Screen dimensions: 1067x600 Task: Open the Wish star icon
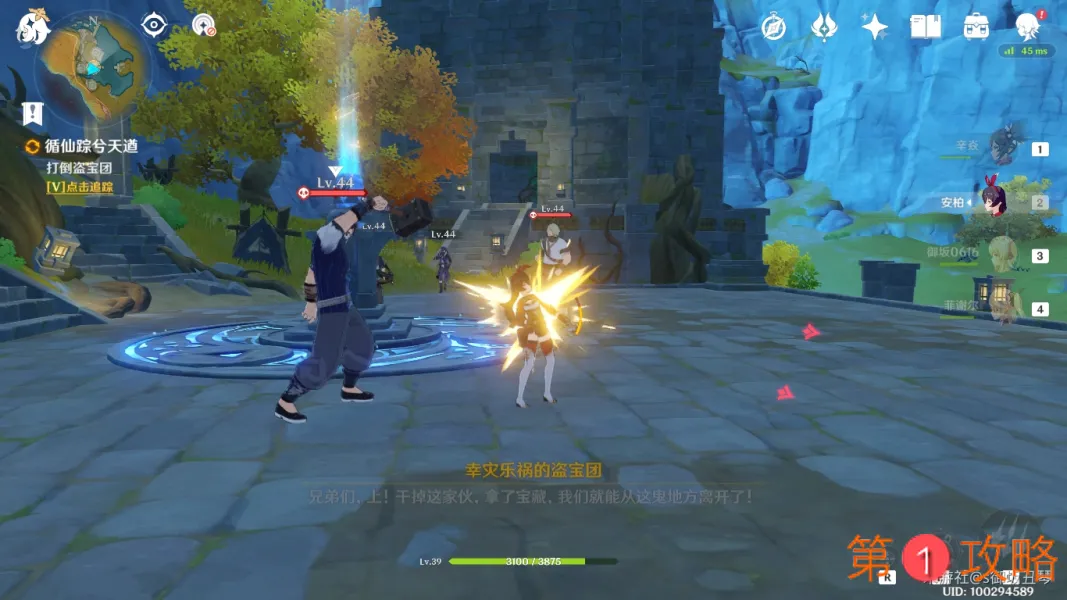click(875, 27)
